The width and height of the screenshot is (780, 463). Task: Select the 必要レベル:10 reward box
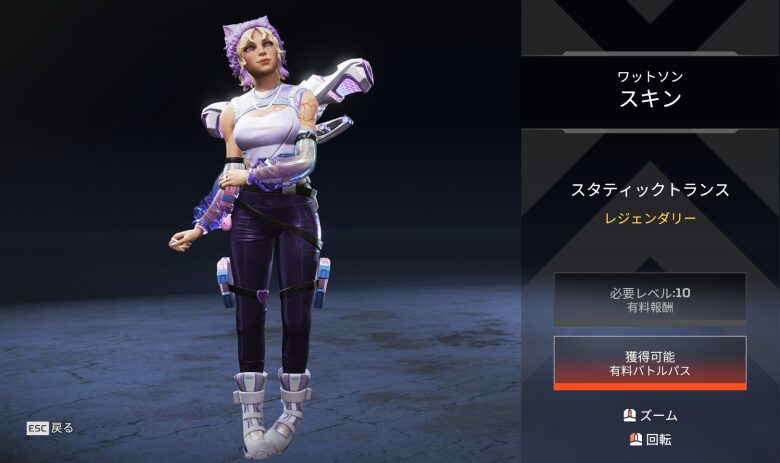[x=650, y=299]
